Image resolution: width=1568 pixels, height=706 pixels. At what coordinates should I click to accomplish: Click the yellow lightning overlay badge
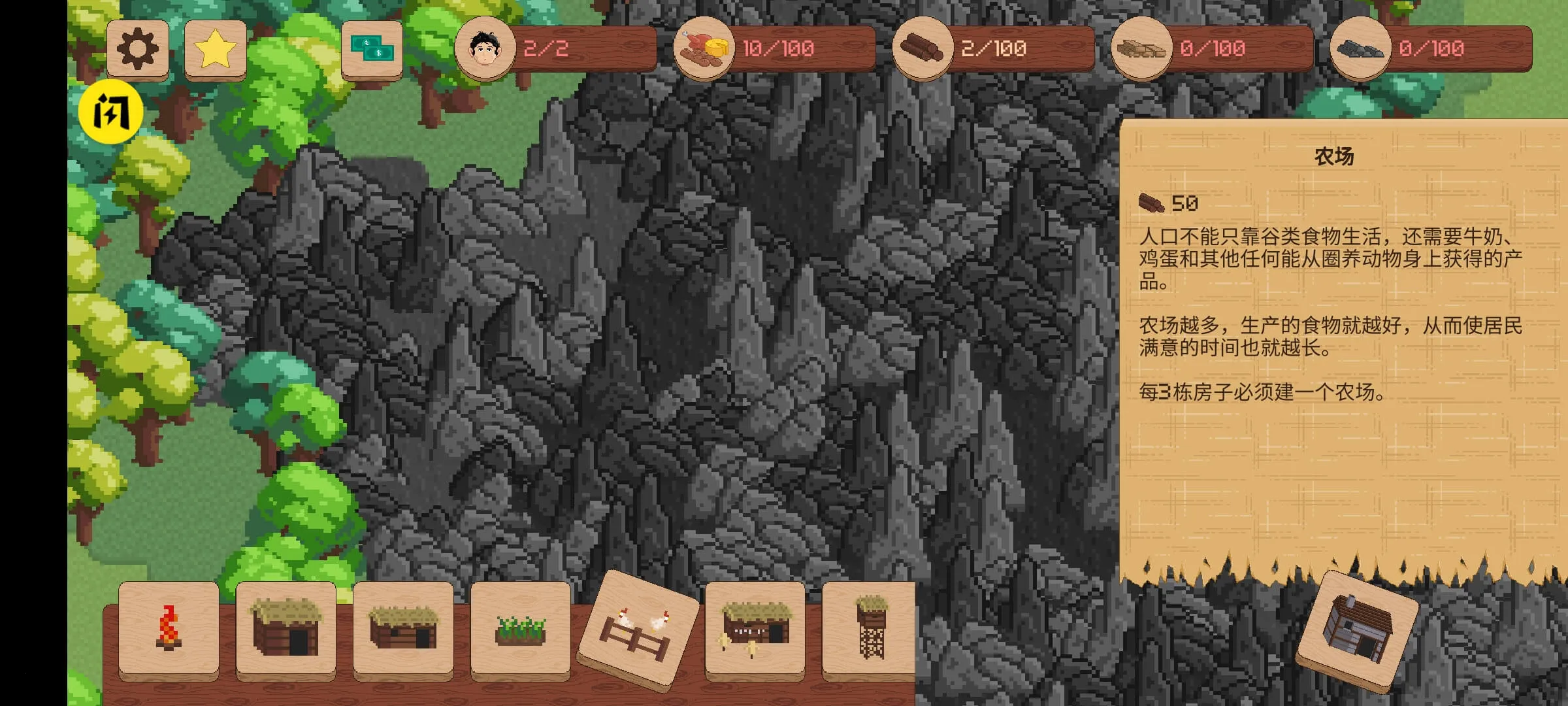pyautogui.click(x=110, y=112)
